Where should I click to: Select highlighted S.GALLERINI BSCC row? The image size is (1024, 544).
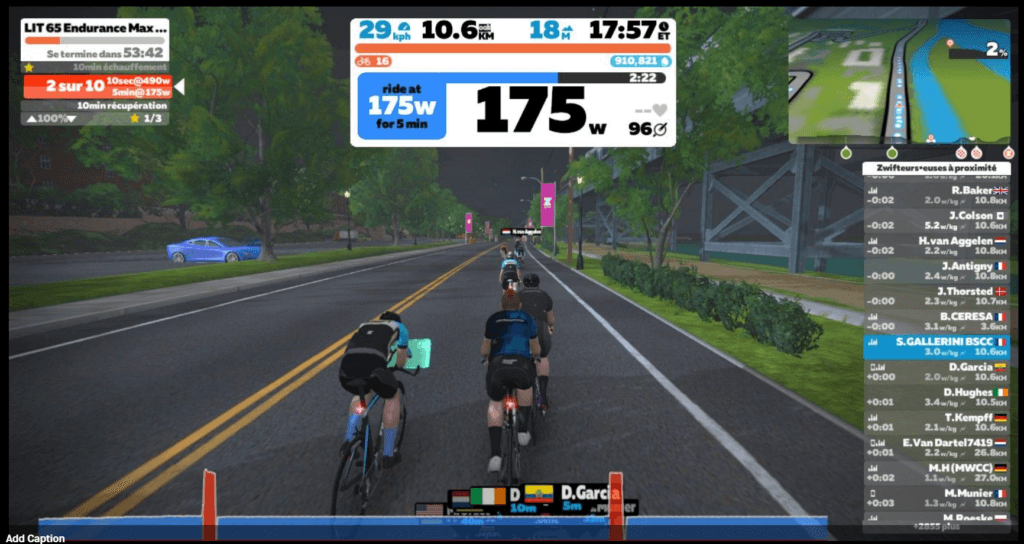click(x=936, y=346)
